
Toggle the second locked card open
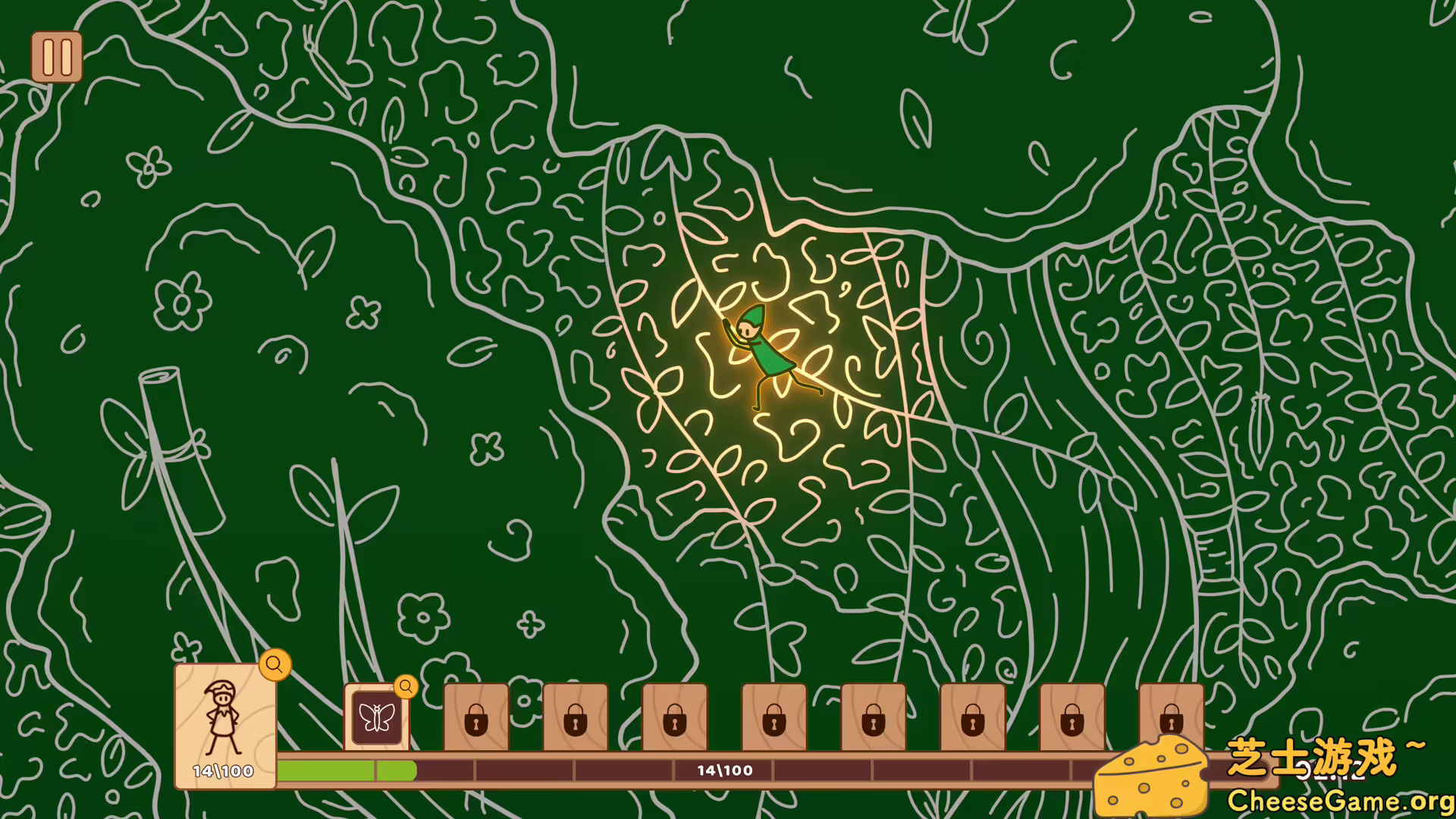pyautogui.click(x=576, y=722)
